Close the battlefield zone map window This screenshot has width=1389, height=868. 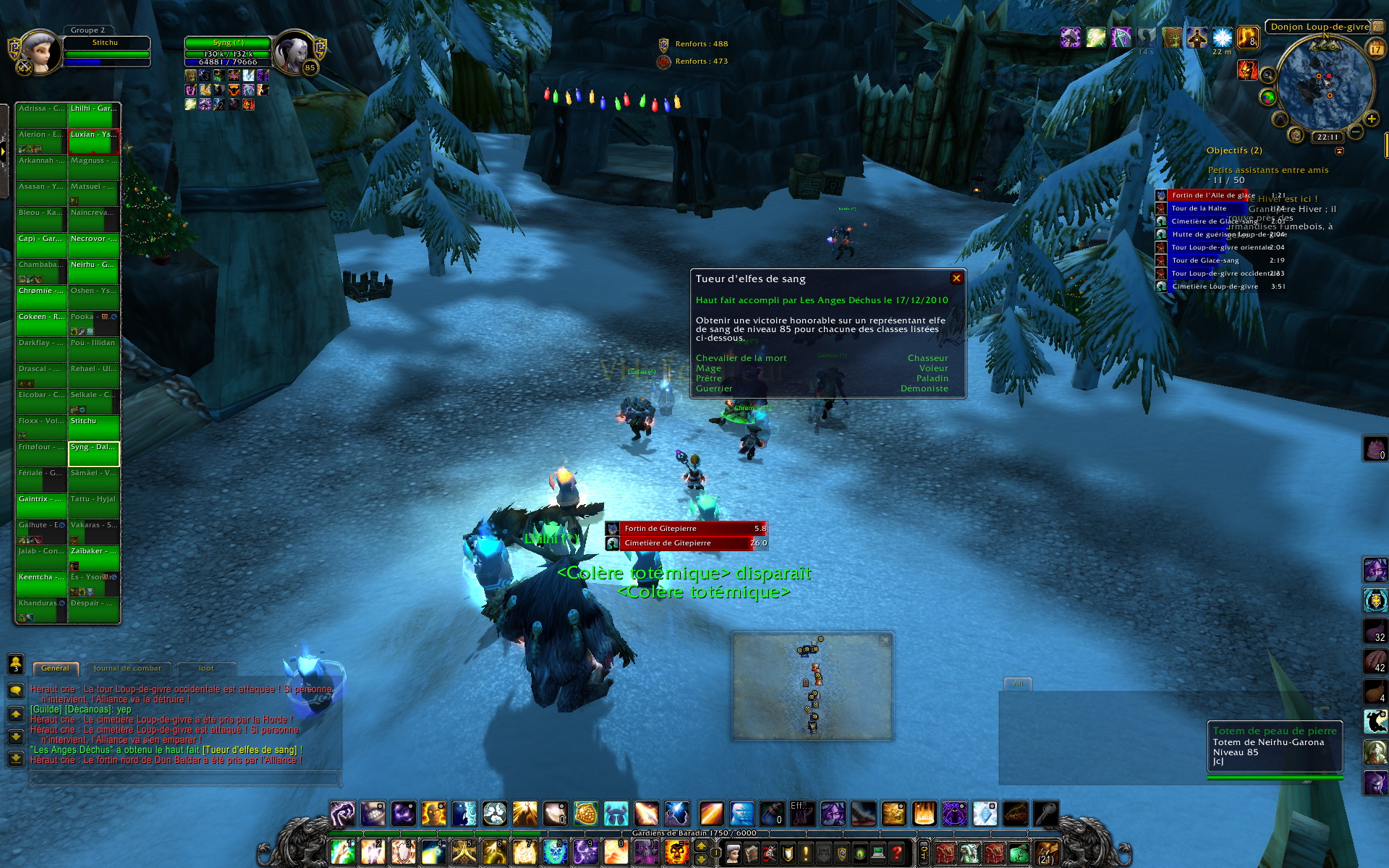point(885,640)
